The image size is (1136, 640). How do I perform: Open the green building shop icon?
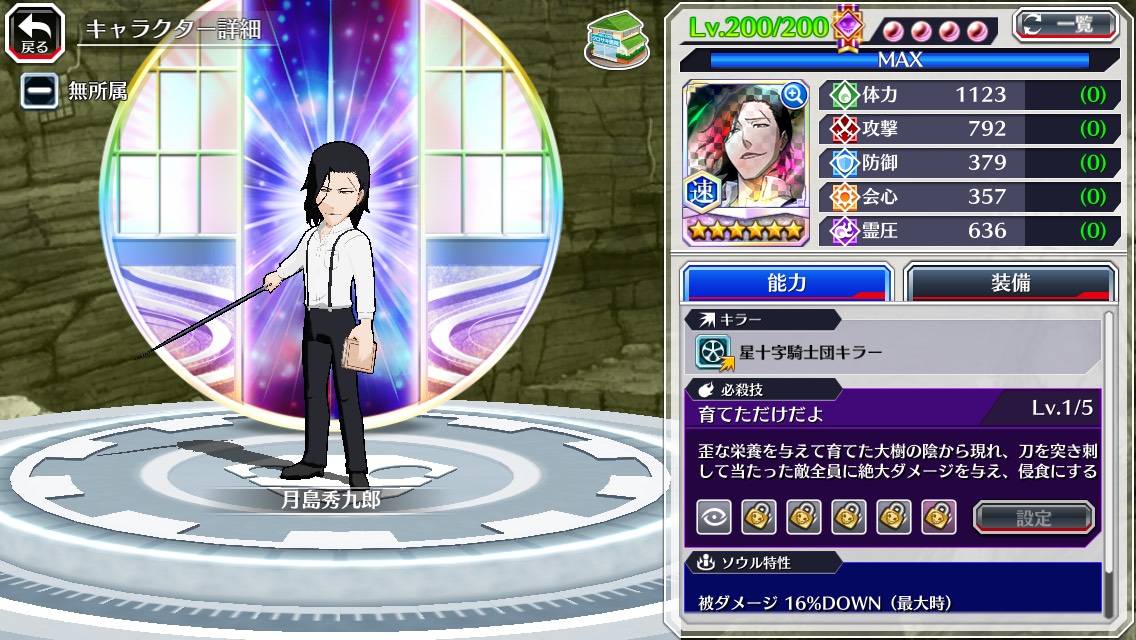(x=616, y=39)
